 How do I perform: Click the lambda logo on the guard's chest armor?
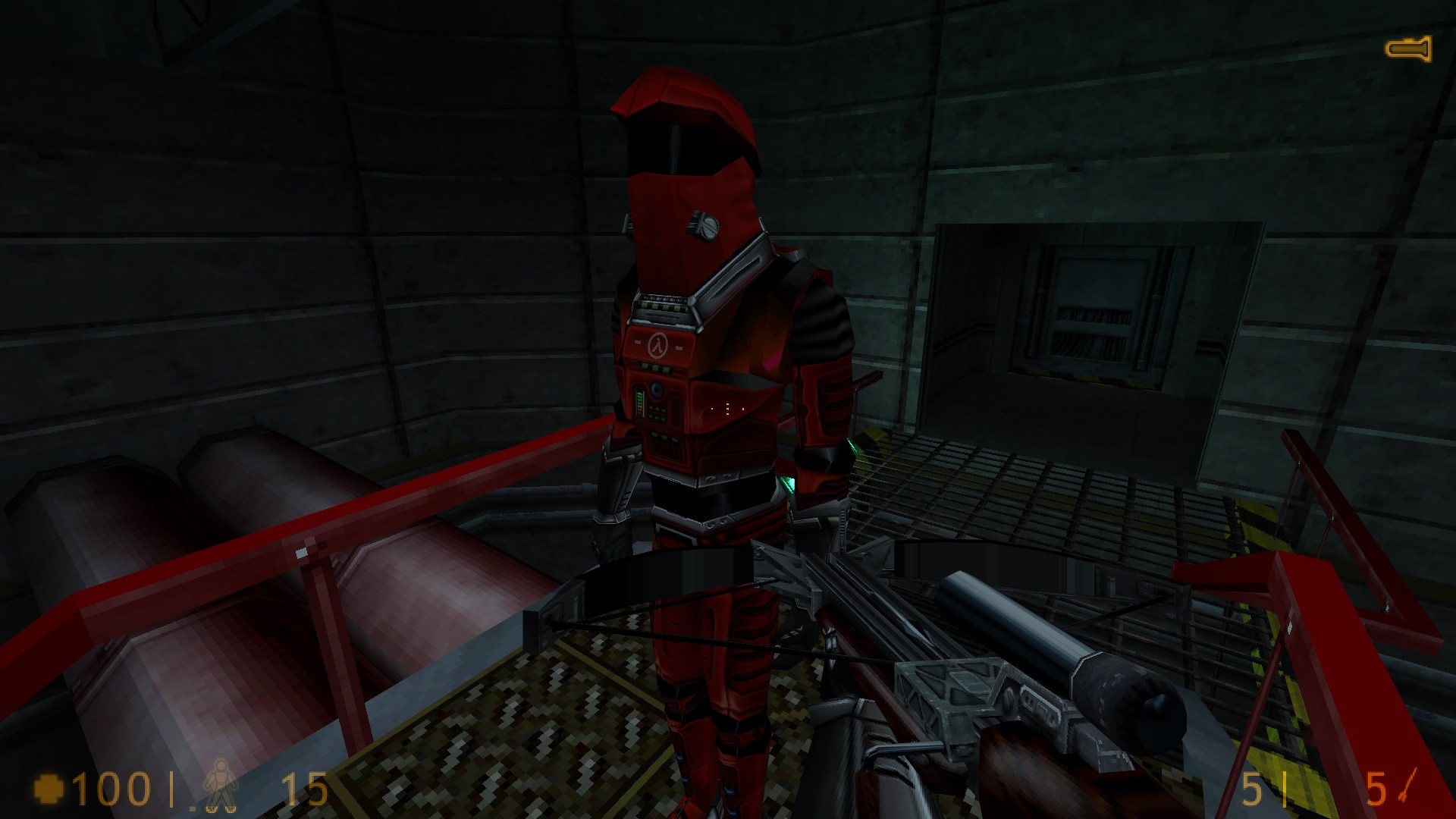[659, 344]
